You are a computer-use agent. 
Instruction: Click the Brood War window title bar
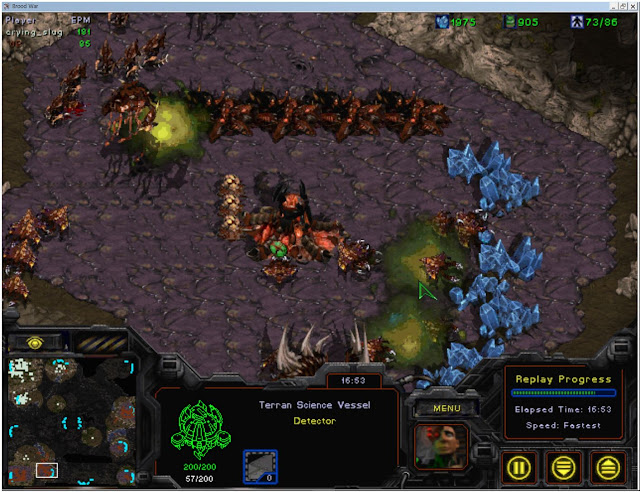(320, 6)
